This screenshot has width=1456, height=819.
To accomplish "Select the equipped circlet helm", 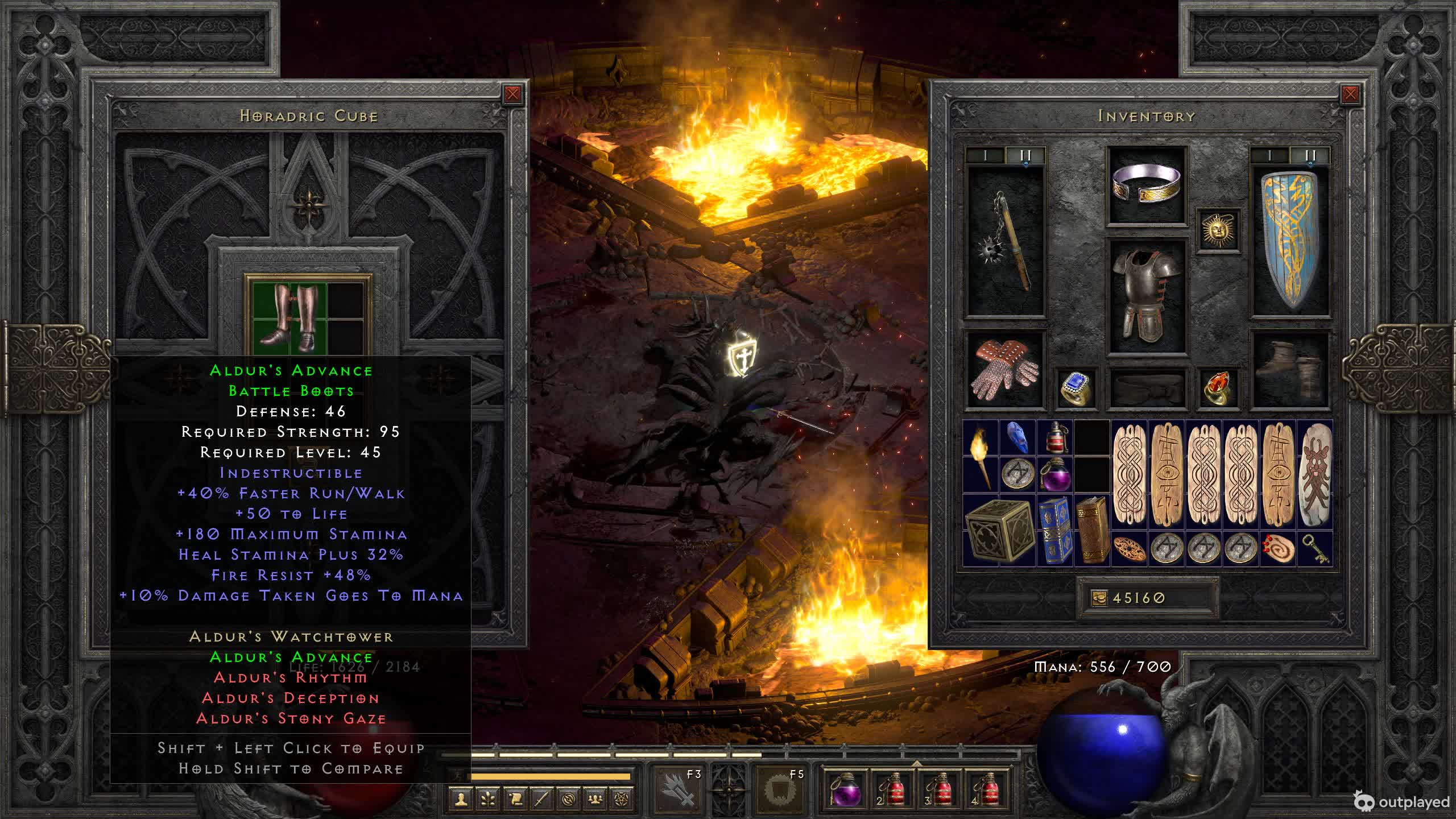I will 1147,184.
